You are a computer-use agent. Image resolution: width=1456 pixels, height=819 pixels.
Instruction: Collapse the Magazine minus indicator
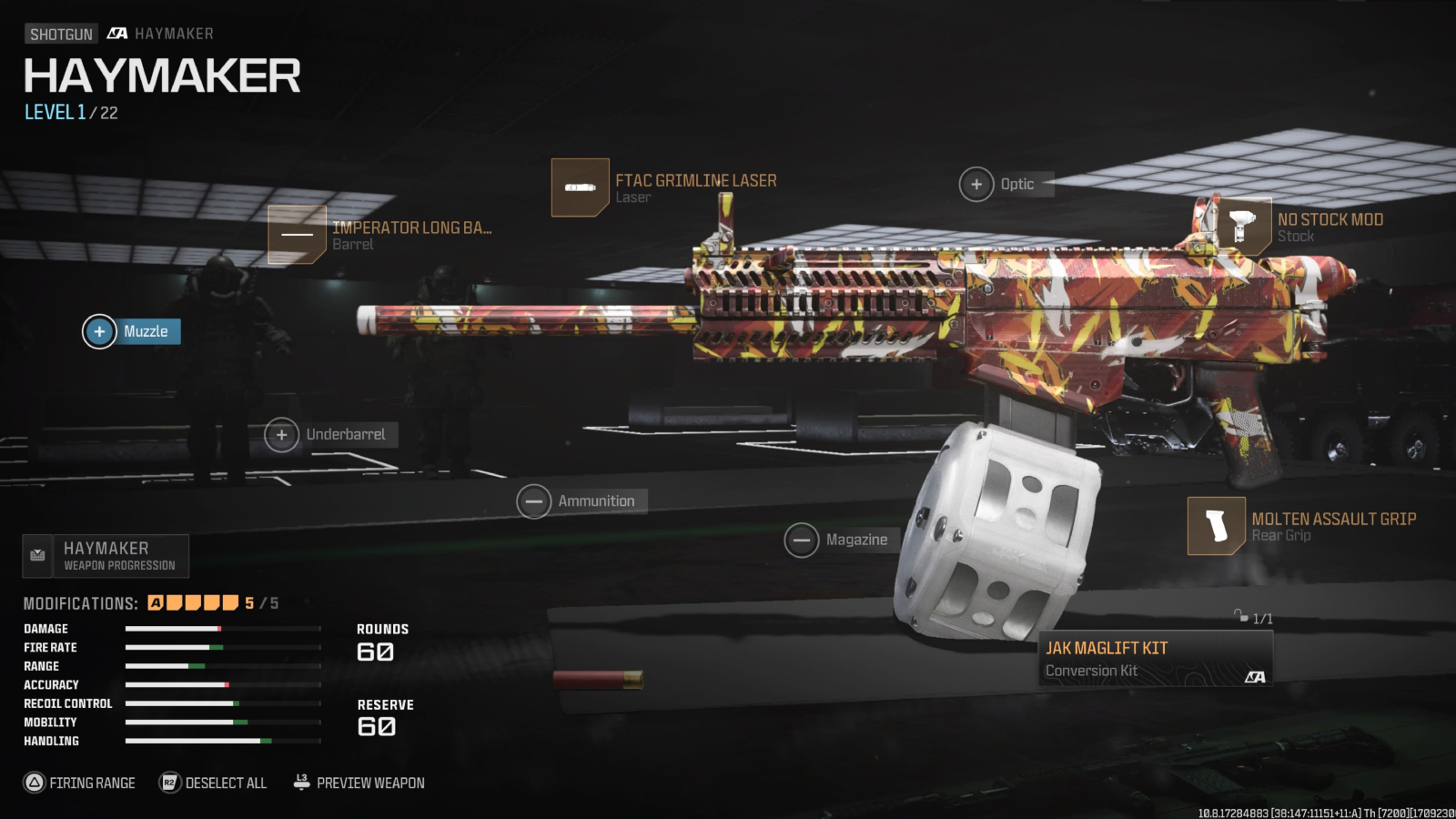pos(803,539)
